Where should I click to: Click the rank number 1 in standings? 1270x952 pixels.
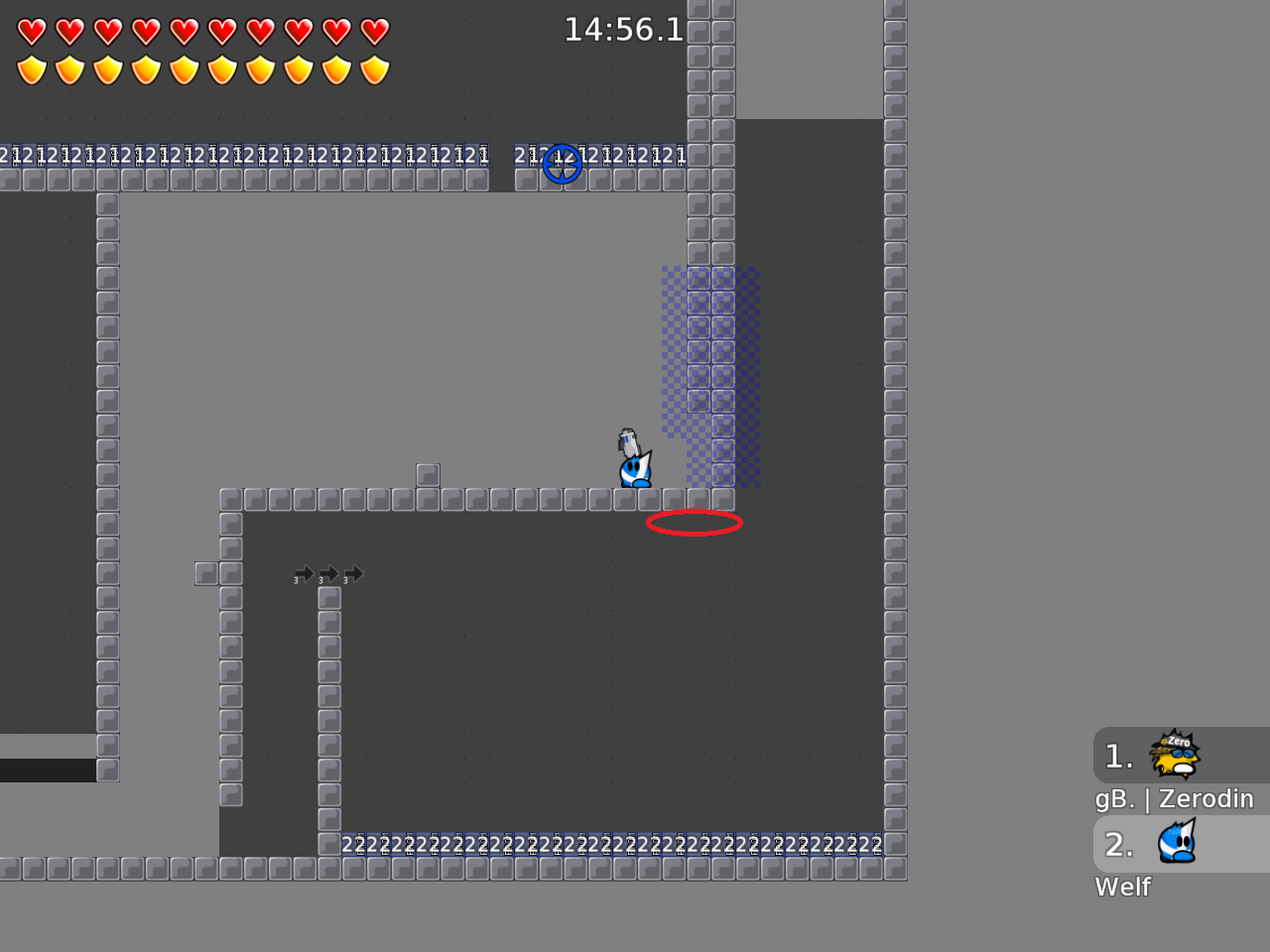(1117, 757)
